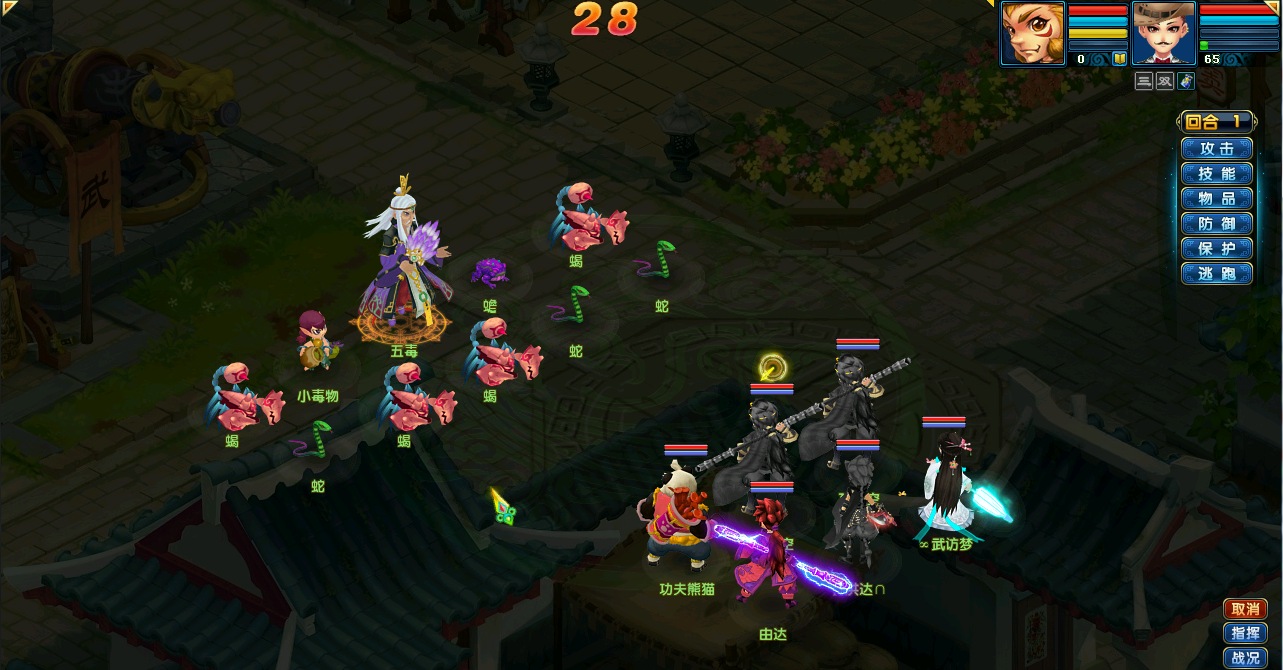Toggle the 双 icon below the portraits
Viewport: 1283px width, 670px height.
pos(1165,81)
